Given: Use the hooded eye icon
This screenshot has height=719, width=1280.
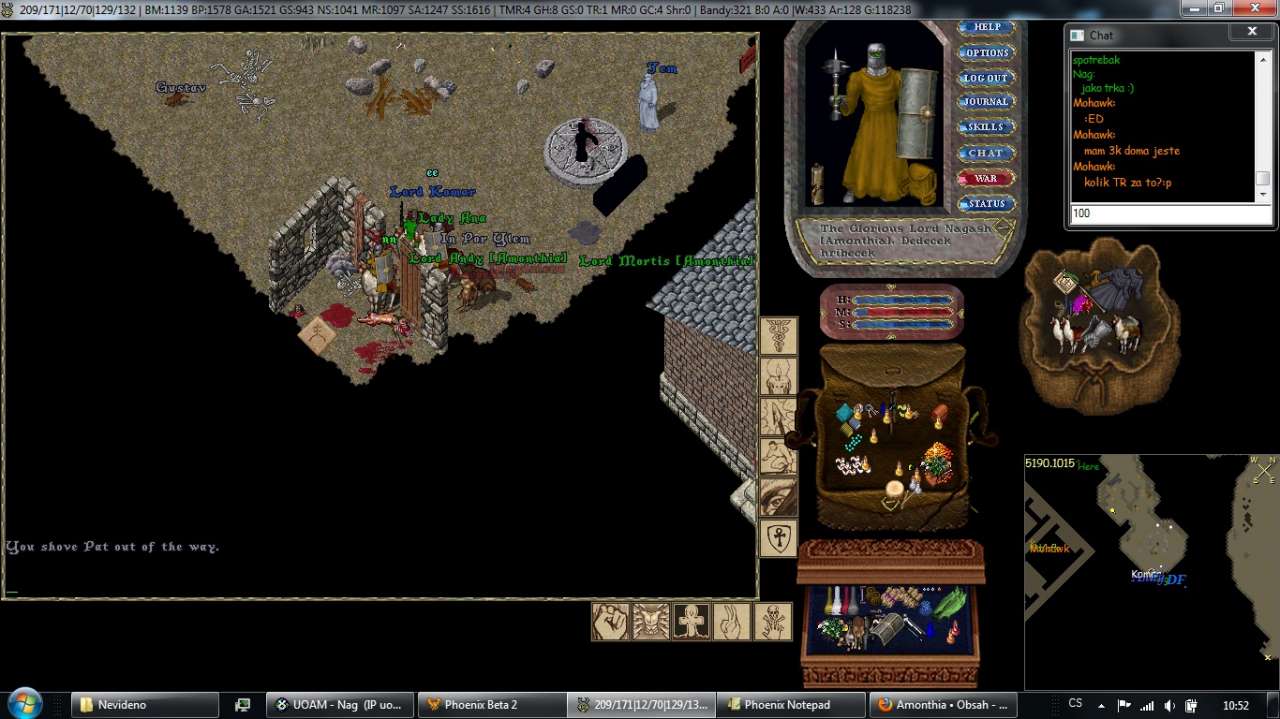Looking at the screenshot, I should [778, 498].
